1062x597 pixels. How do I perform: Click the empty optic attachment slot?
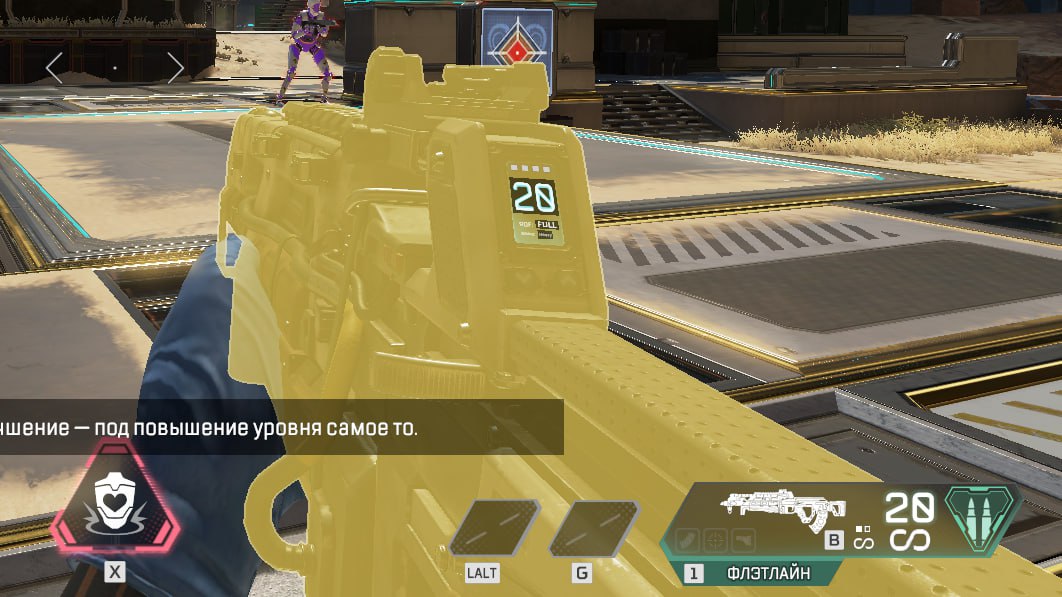pos(715,540)
